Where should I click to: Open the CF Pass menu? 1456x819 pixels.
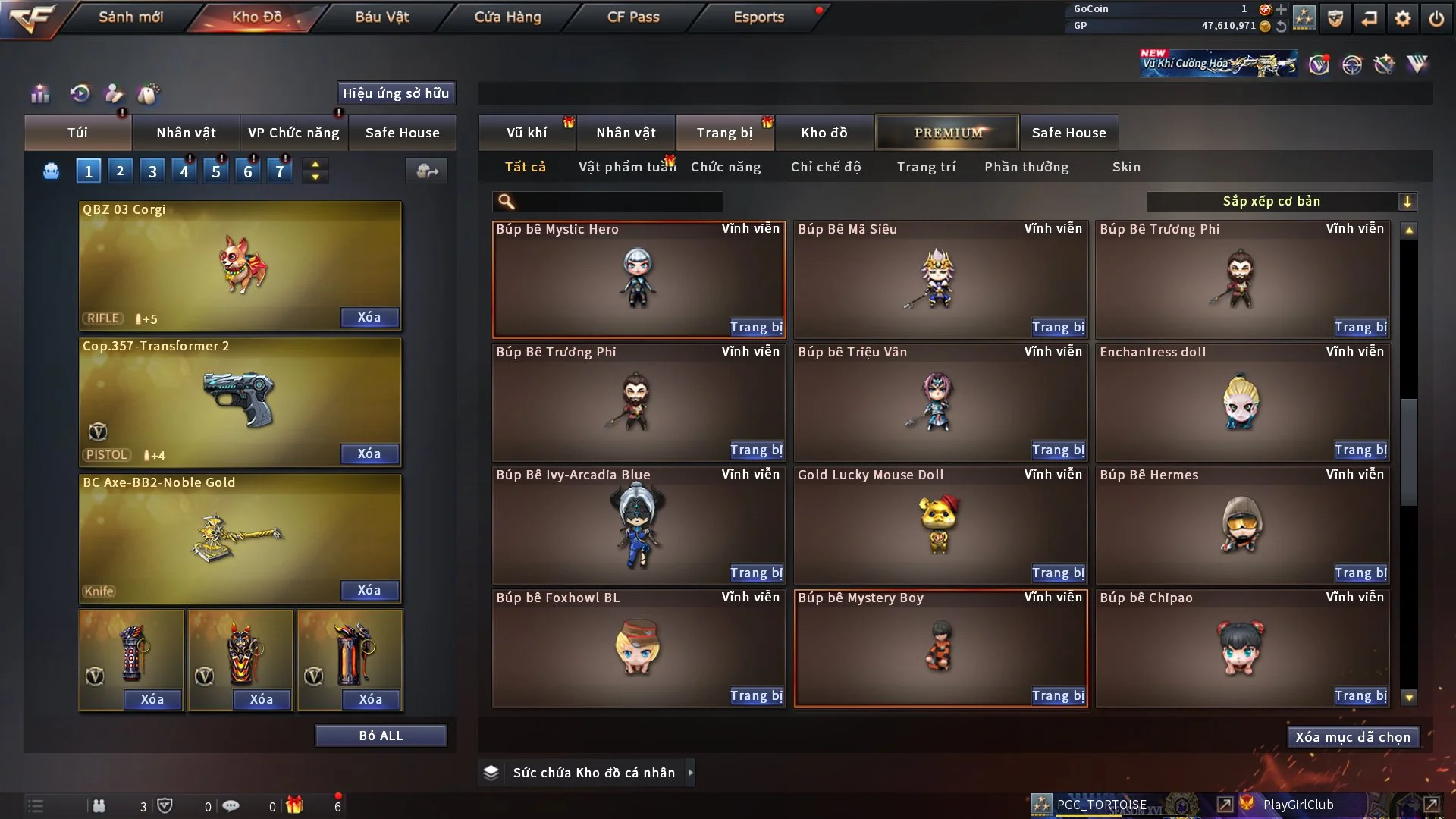(633, 17)
